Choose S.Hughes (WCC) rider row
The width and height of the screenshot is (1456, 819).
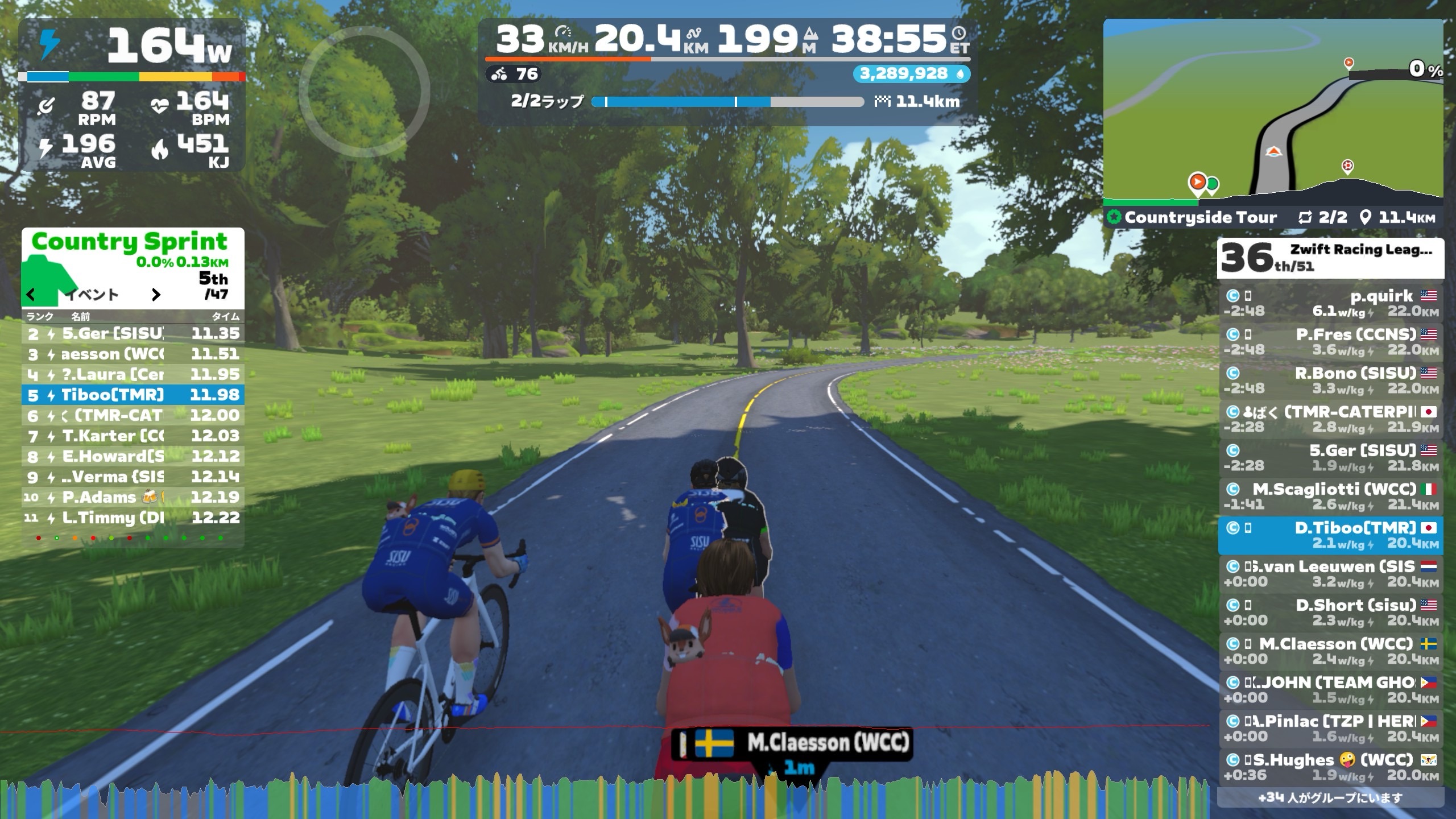[1330, 767]
